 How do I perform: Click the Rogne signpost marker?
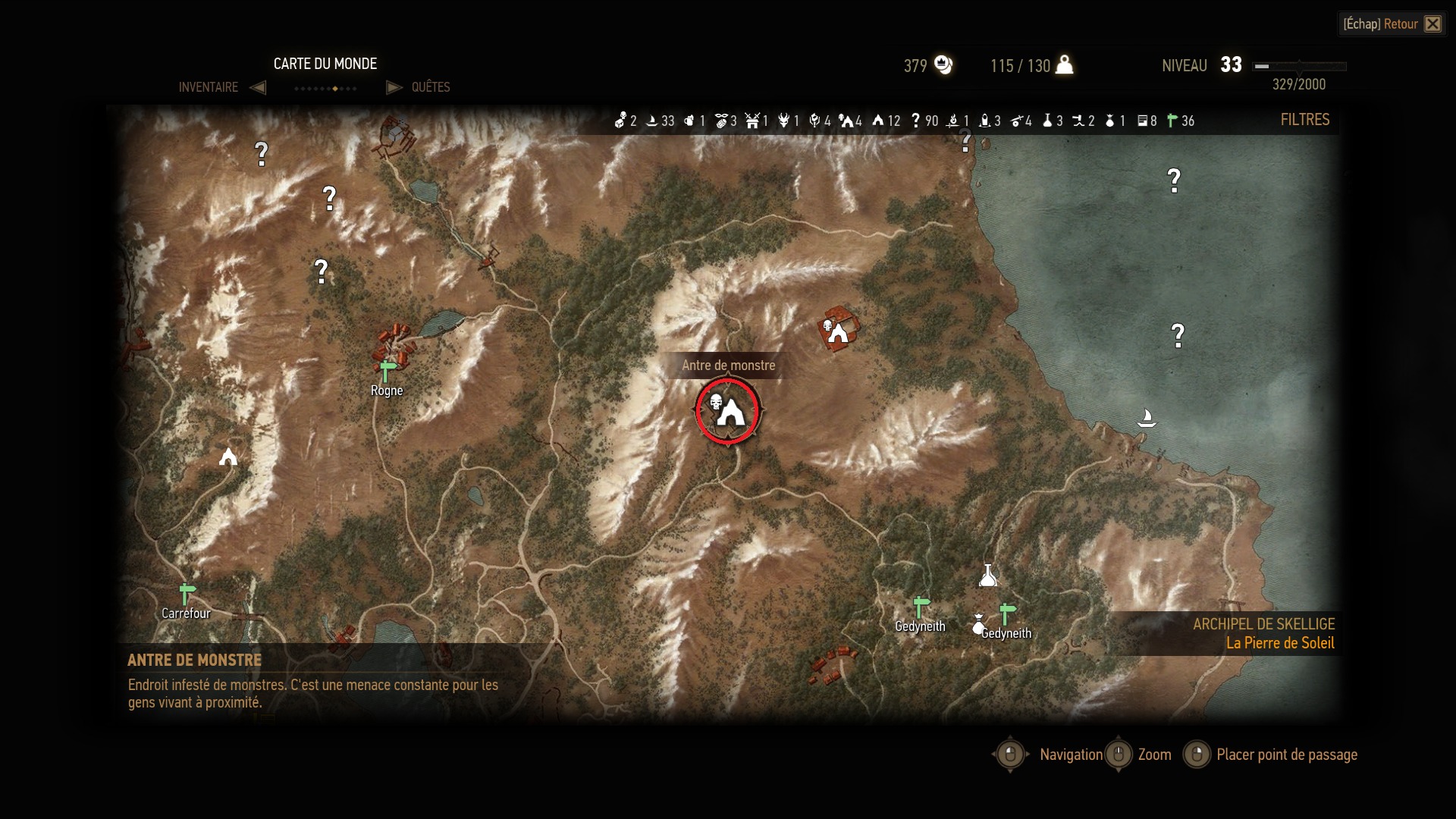tap(388, 371)
